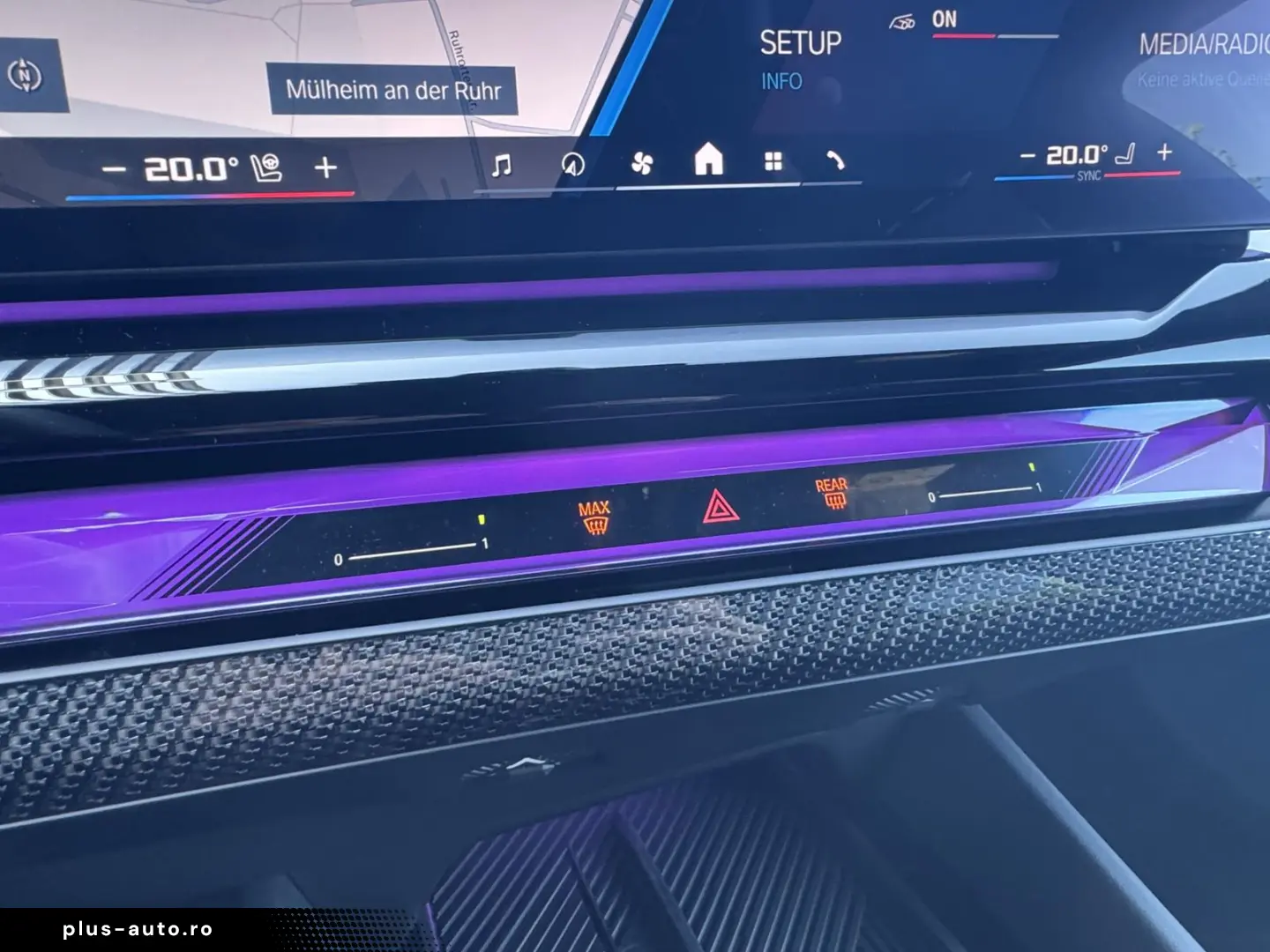This screenshot has height=952, width=1270.
Task: Raise temperature beside the steering wheel seat icon
Action: point(325,167)
